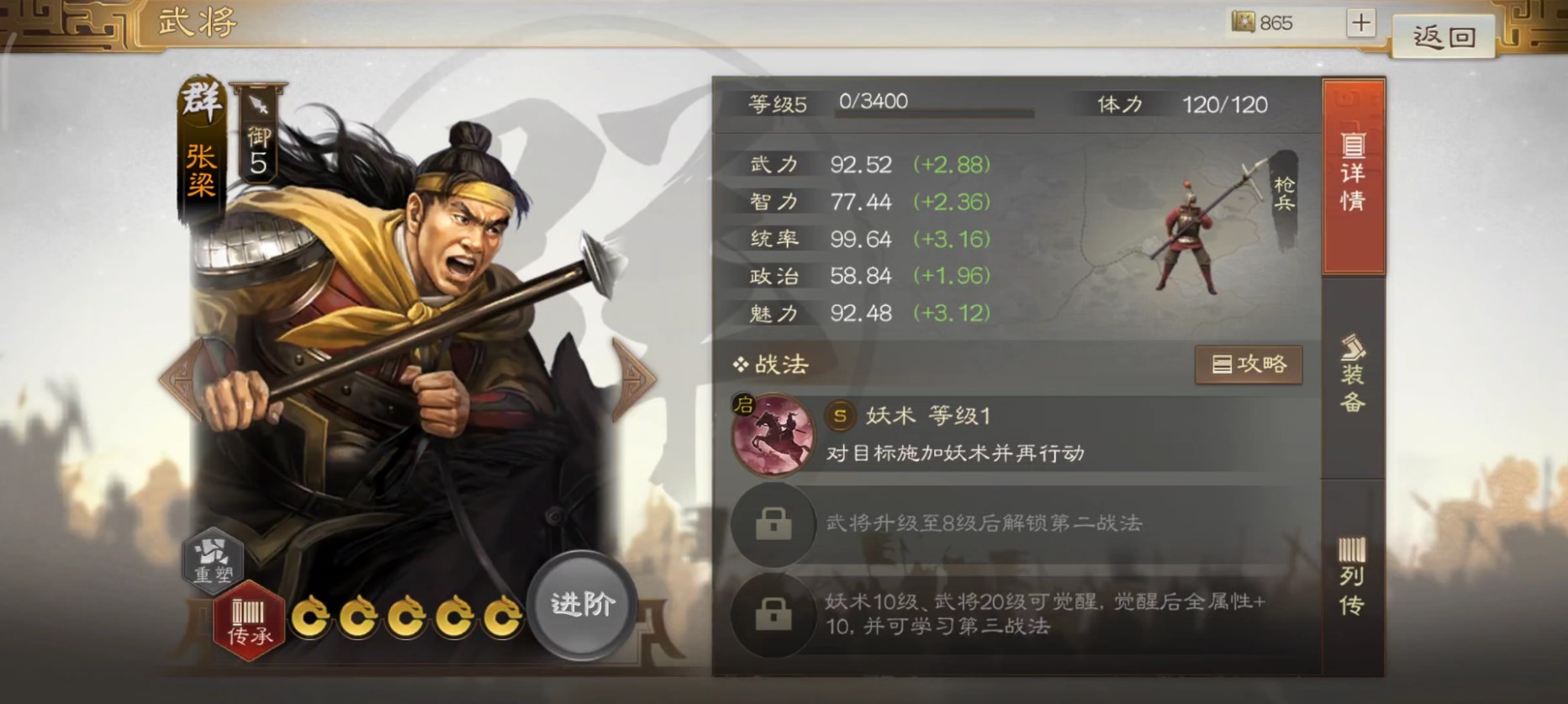Select the 重塑 remold icon
This screenshot has height=704, width=1568.
click(x=213, y=562)
